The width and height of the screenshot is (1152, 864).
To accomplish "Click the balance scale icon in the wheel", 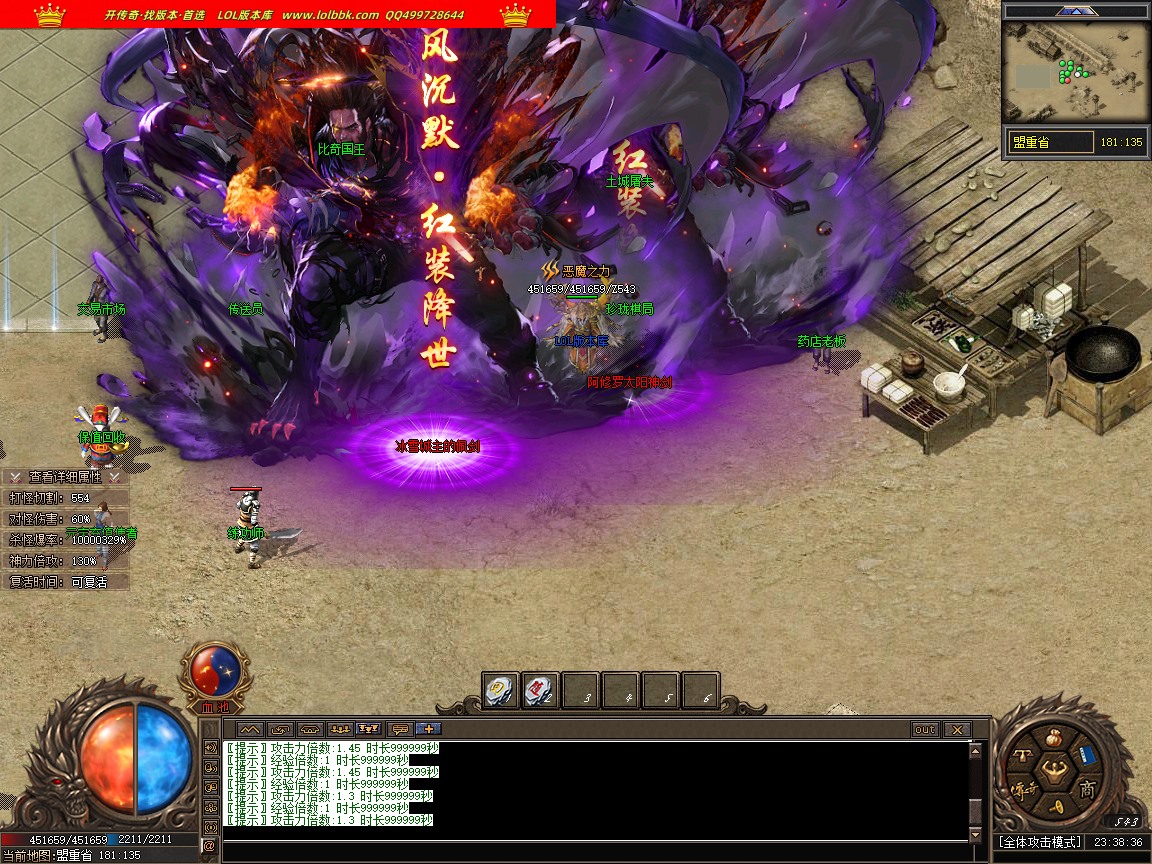I will point(1022,757).
